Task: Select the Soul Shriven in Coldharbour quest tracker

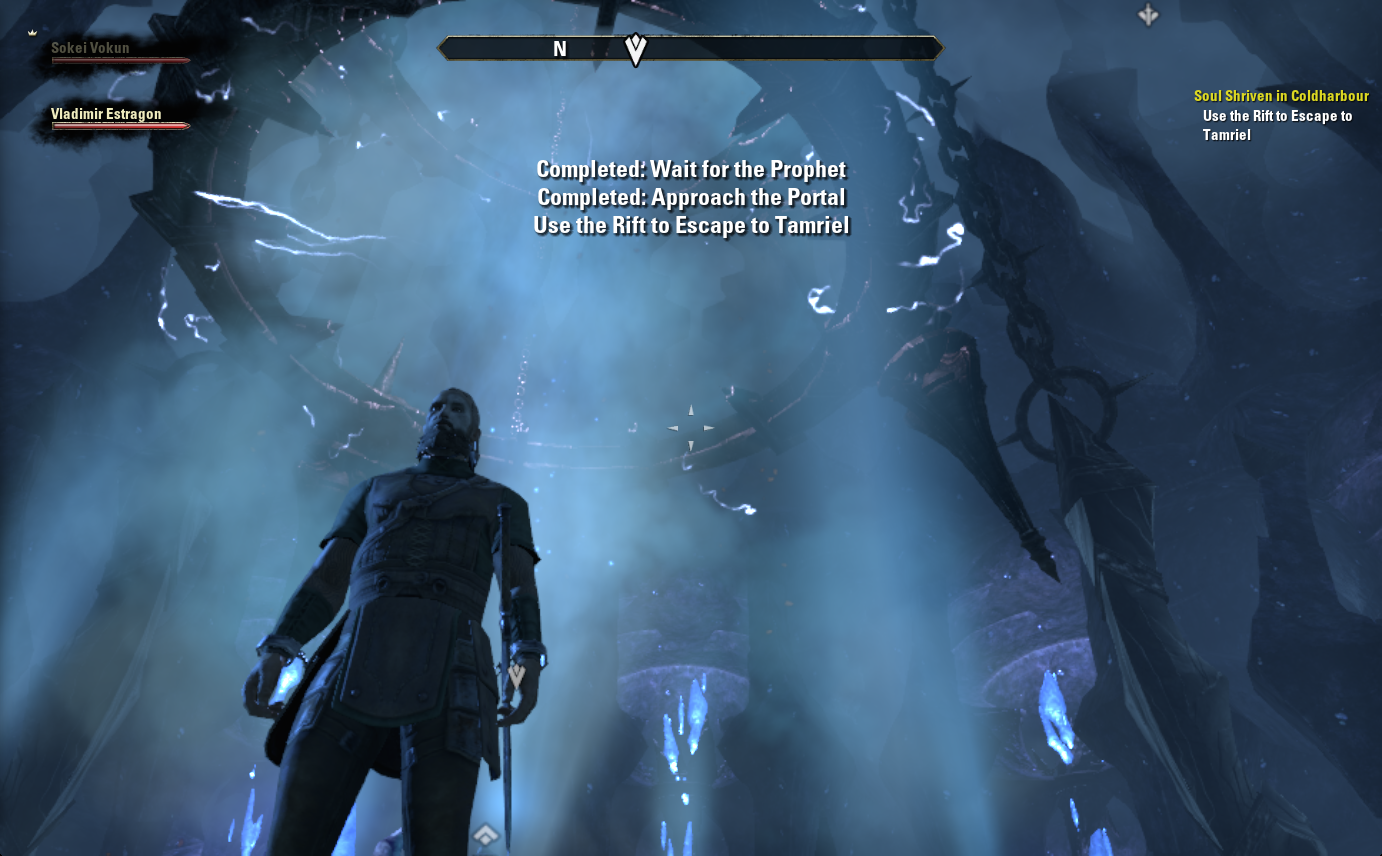Action: point(1280,97)
